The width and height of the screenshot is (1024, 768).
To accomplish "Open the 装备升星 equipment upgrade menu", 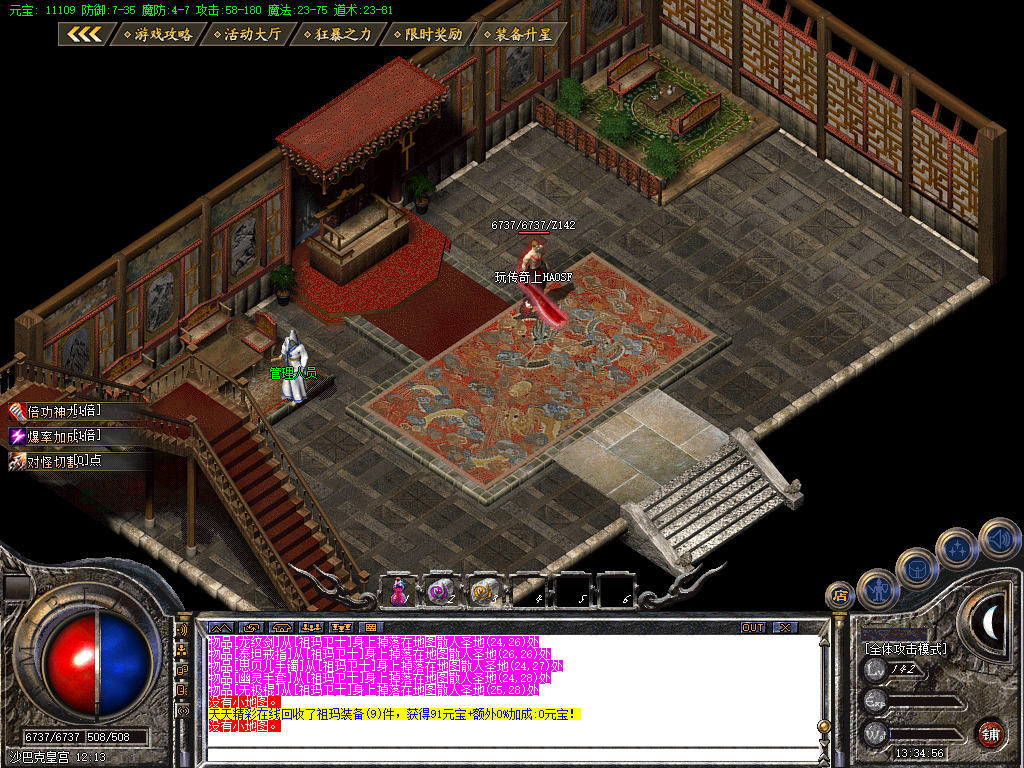I will coord(516,34).
